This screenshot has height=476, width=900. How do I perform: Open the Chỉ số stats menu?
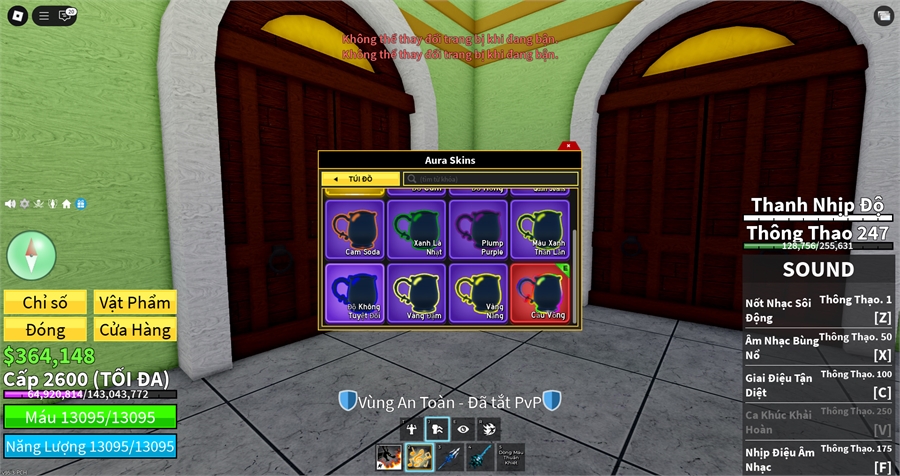coord(44,302)
